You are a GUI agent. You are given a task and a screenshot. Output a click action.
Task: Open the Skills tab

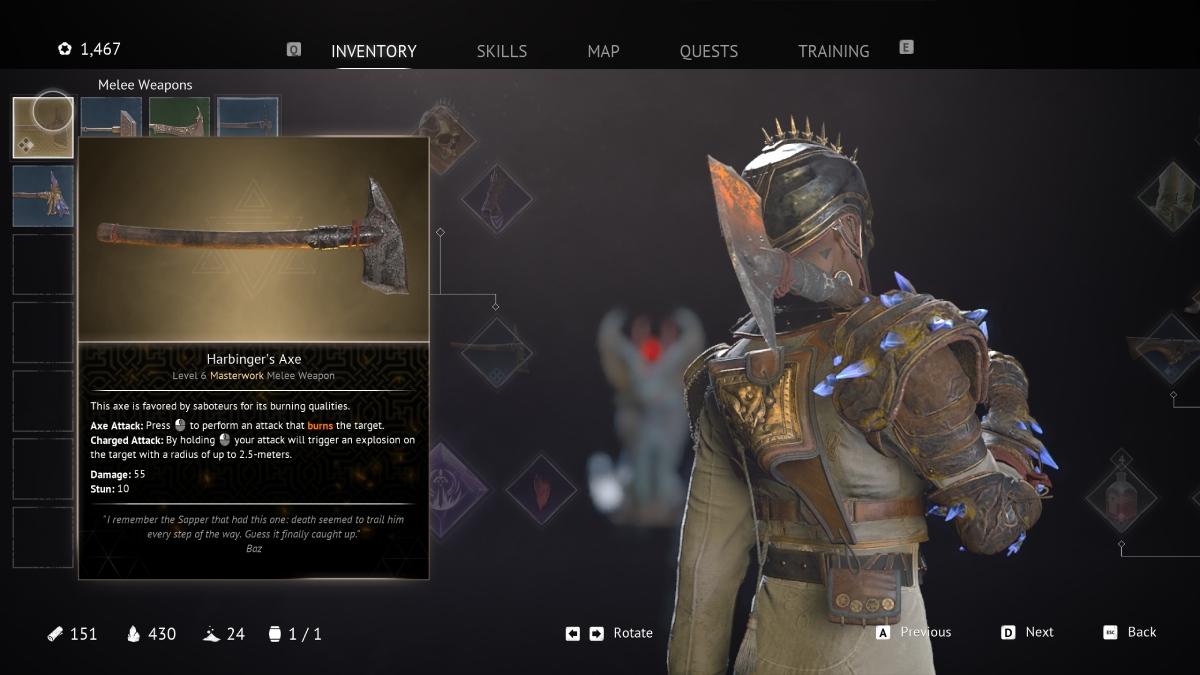tap(501, 51)
